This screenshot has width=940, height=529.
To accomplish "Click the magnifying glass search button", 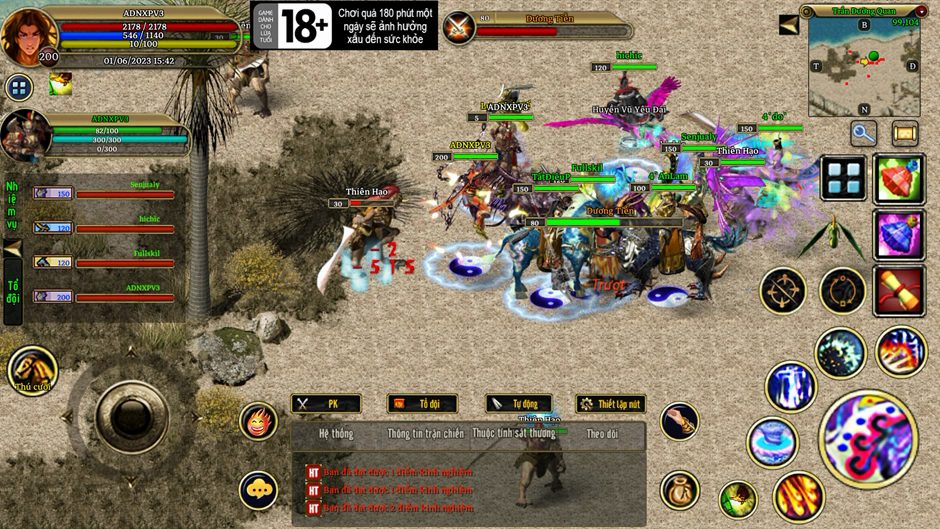I will [x=864, y=132].
